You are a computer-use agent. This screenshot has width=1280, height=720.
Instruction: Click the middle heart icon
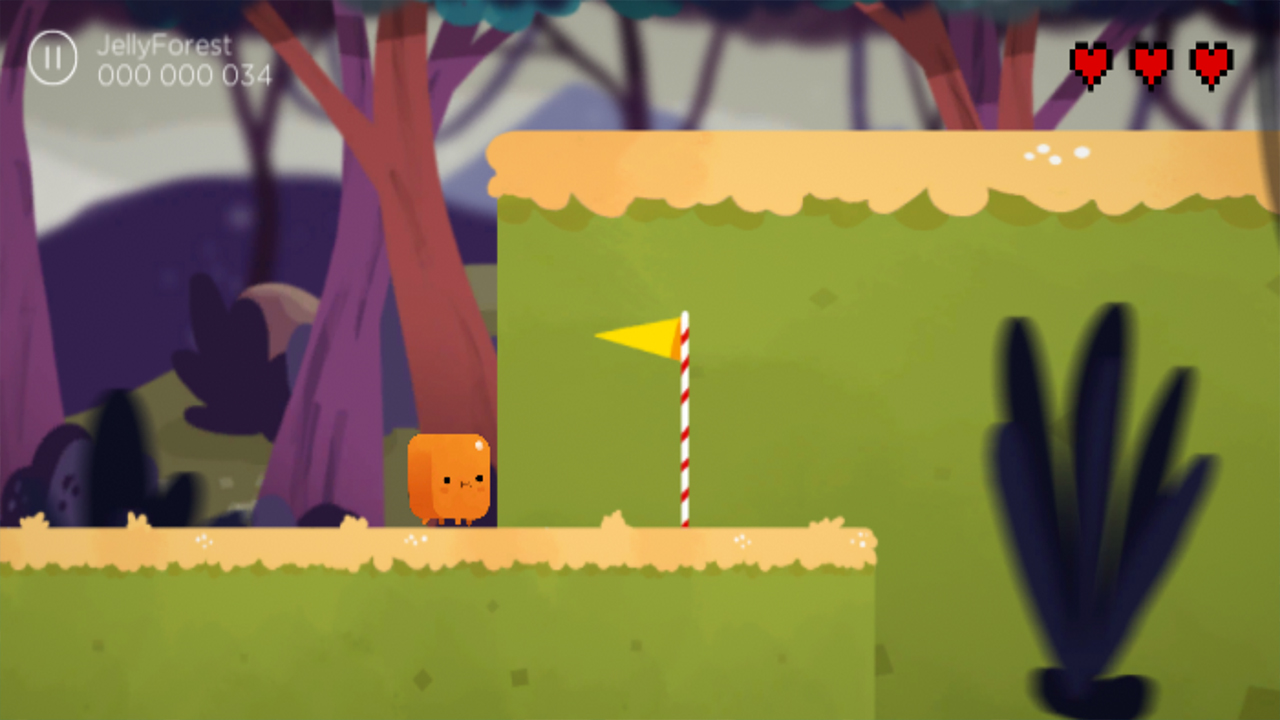pos(1149,63)
